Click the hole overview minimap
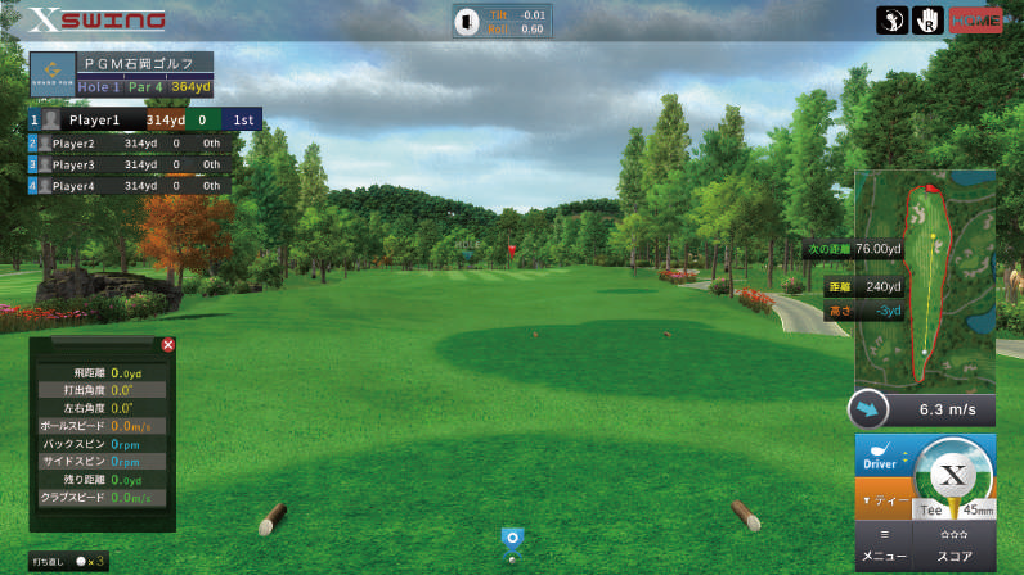The height and width of the screenshot is (575, 1024). (x=926, y=280)
